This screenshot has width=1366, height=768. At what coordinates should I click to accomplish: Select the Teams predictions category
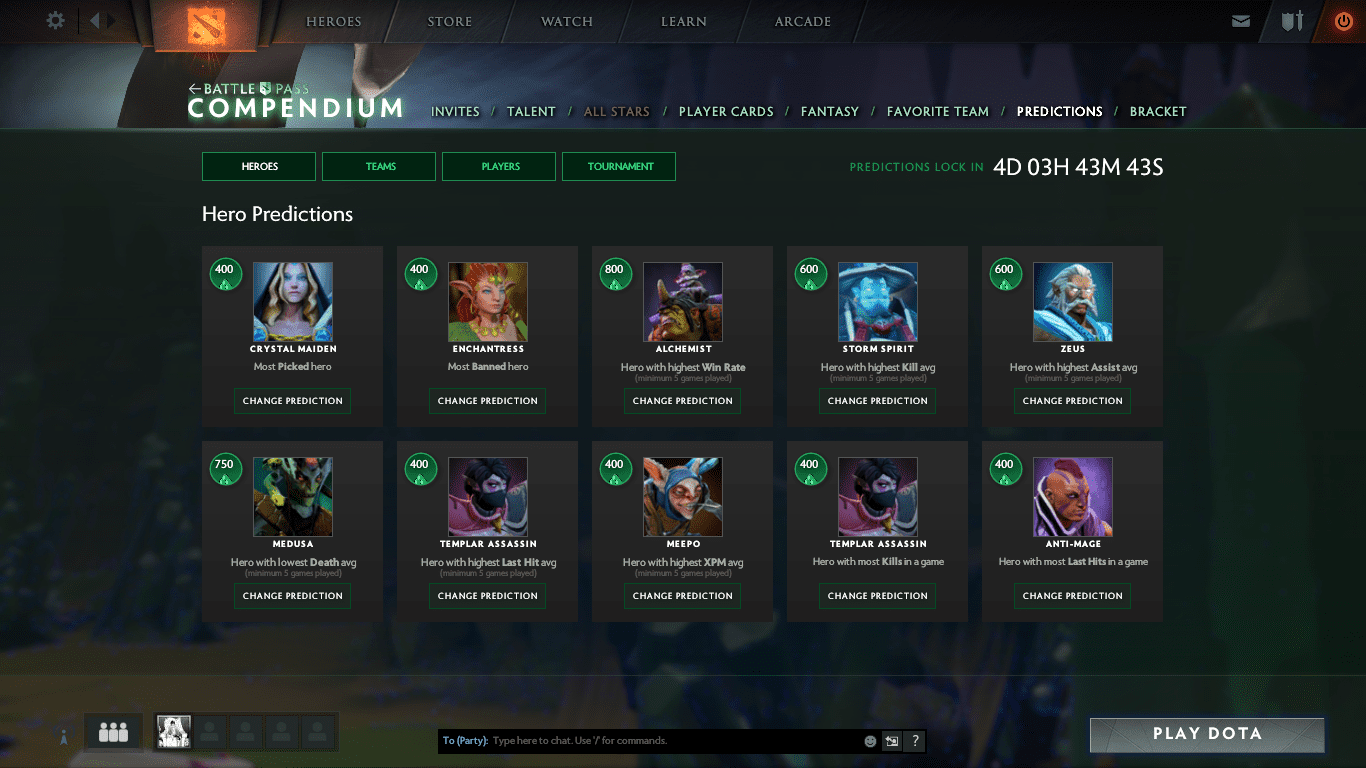click(379, 166)
